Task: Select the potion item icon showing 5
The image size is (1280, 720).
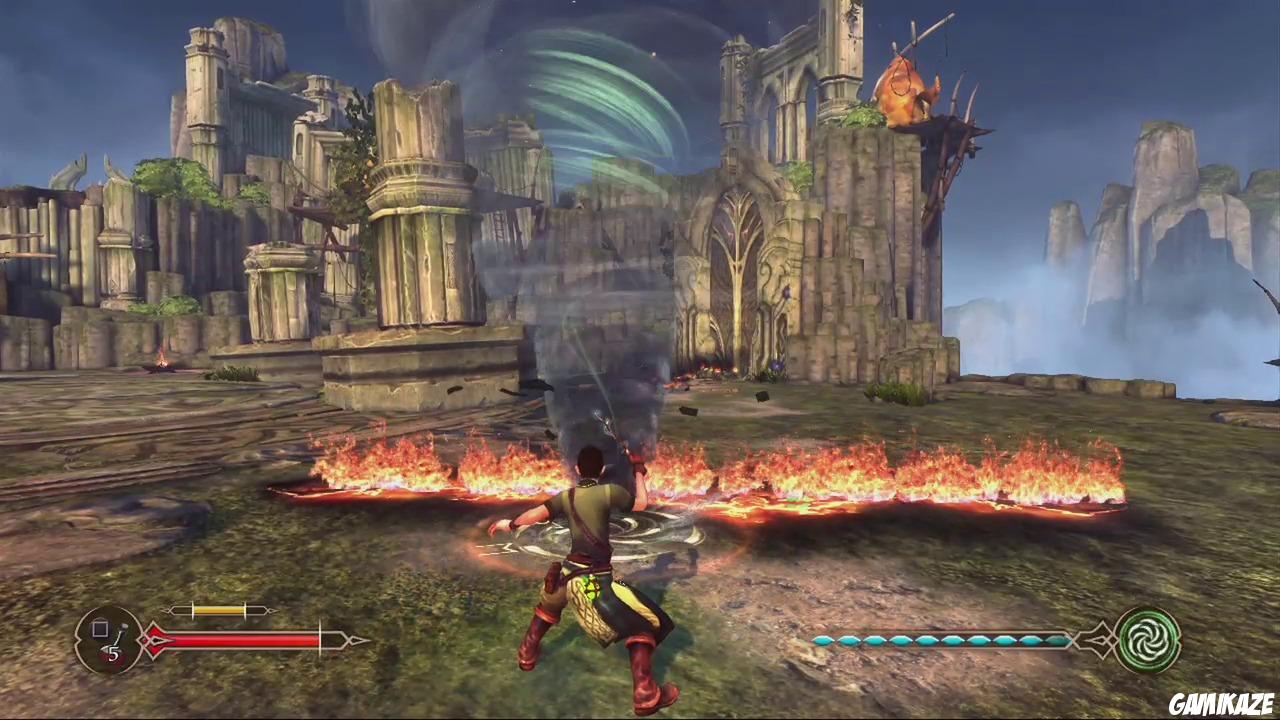Action: point(109,640)
